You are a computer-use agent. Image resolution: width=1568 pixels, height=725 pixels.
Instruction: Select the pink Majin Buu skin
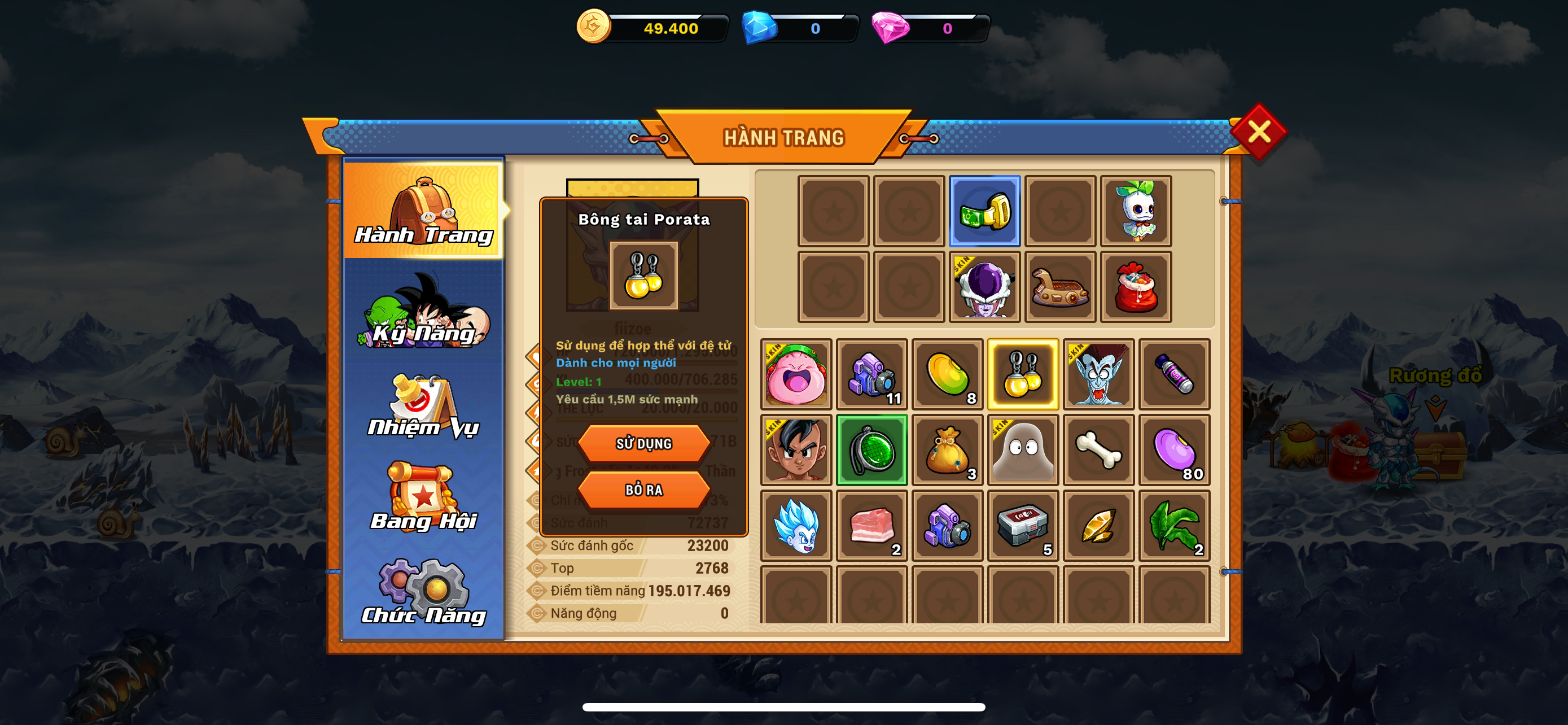(795, 374)
